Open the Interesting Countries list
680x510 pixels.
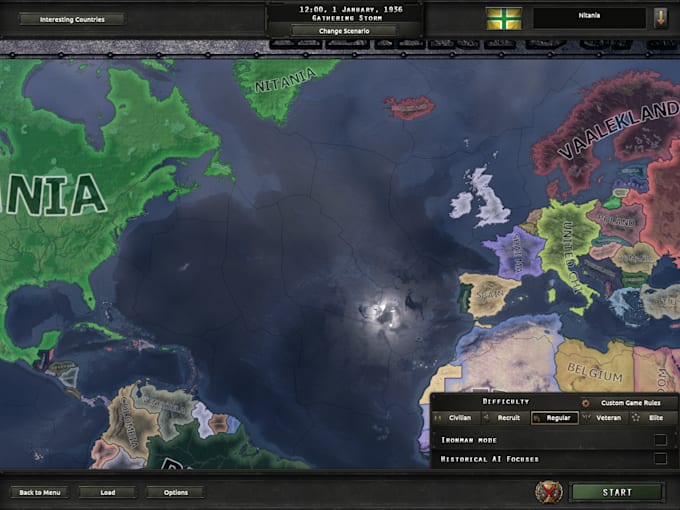(x=71, y=19)
